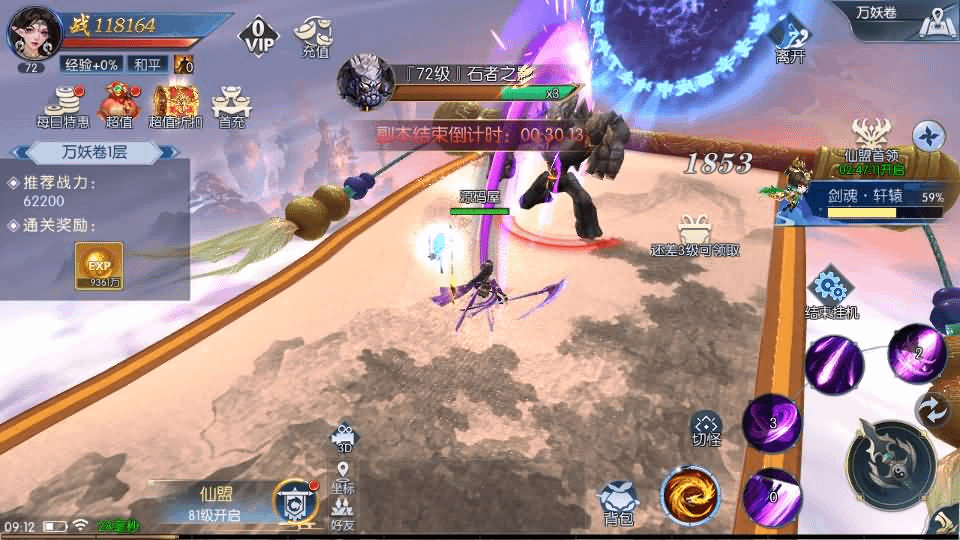The height and width of the screenshot is (540, 960).
Task: Open the 首充 first recharge reward
Action: pyautogui.click(x=231, y=105)
